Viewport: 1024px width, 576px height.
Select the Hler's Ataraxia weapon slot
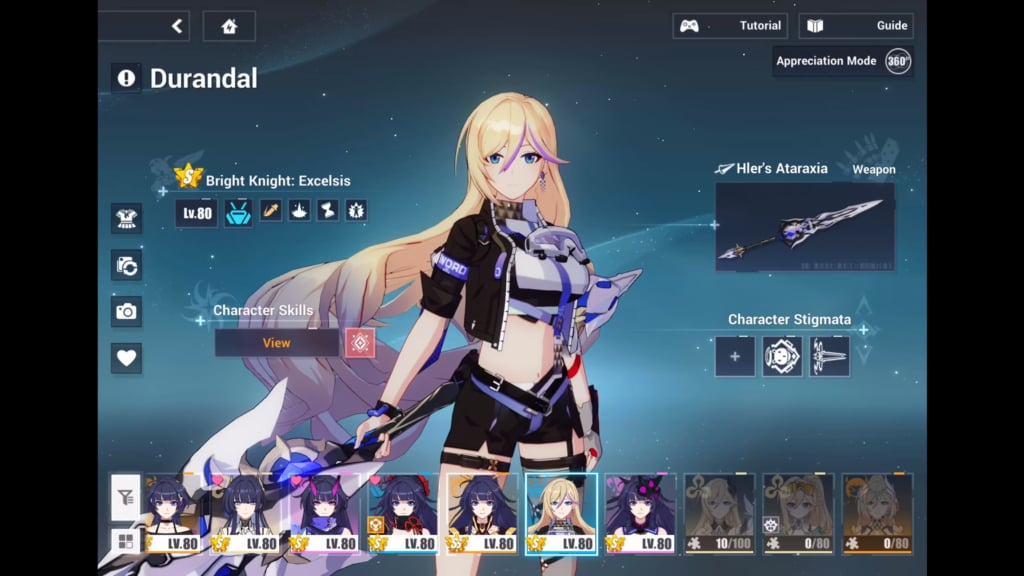[x=805, y=227]
